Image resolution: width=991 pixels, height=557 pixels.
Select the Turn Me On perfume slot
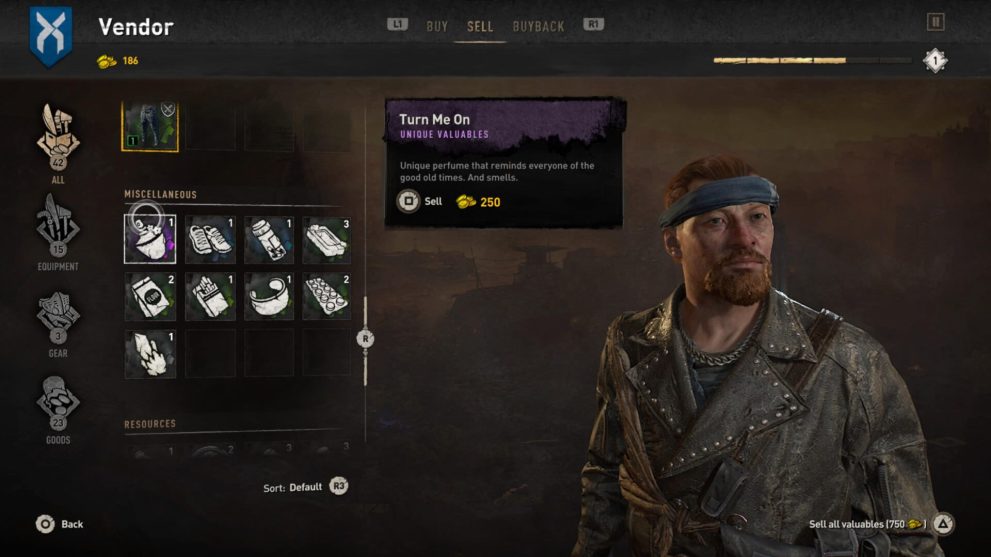click(150, 239)
